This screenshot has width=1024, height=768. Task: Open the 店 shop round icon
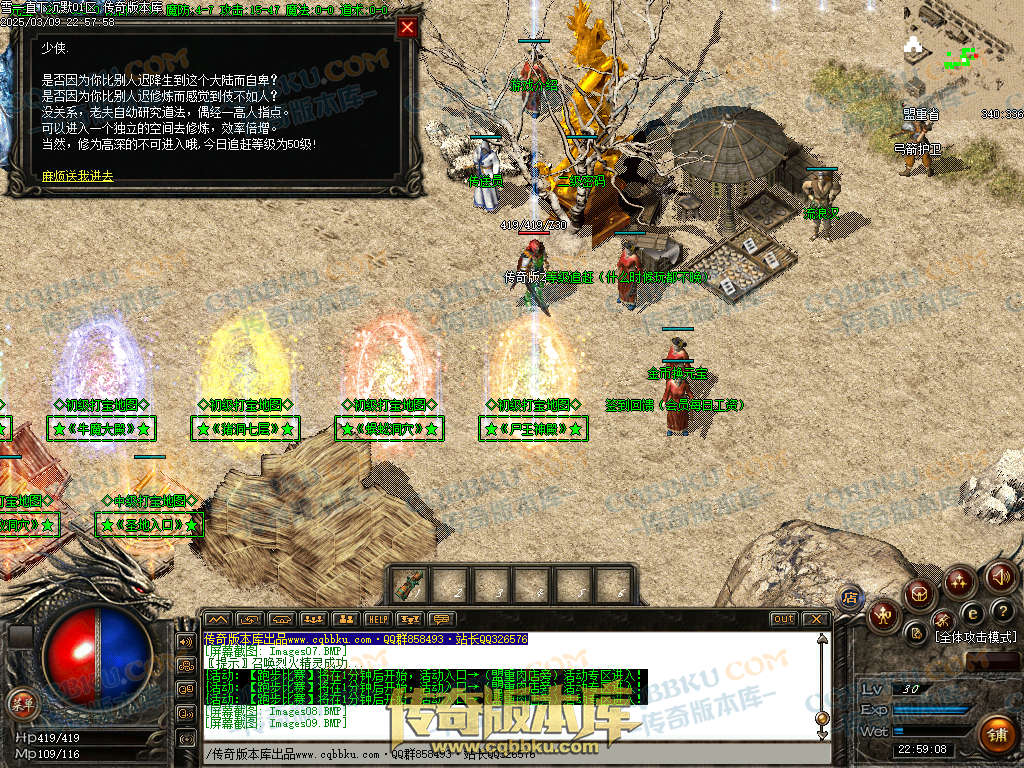(851, 598)
